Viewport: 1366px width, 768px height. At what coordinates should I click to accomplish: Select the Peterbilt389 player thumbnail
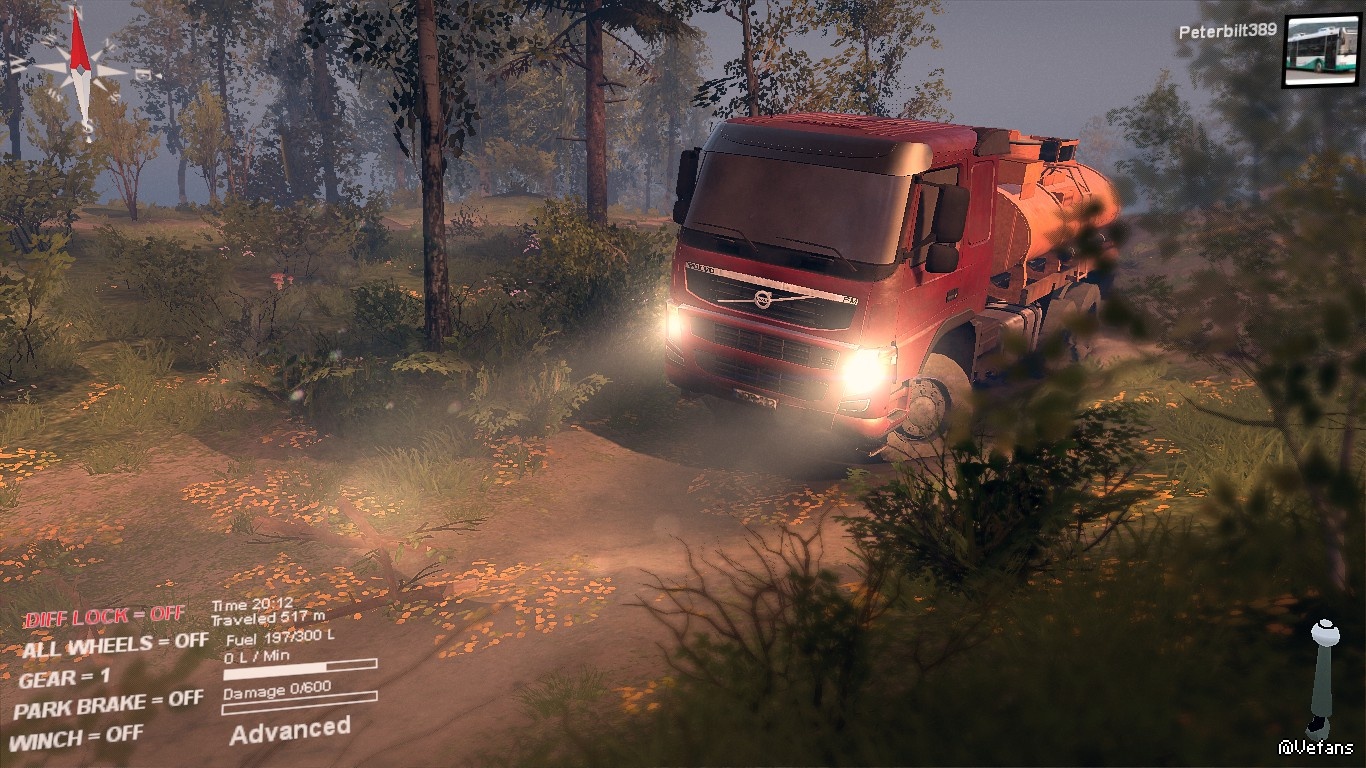tap(1321, 51)
